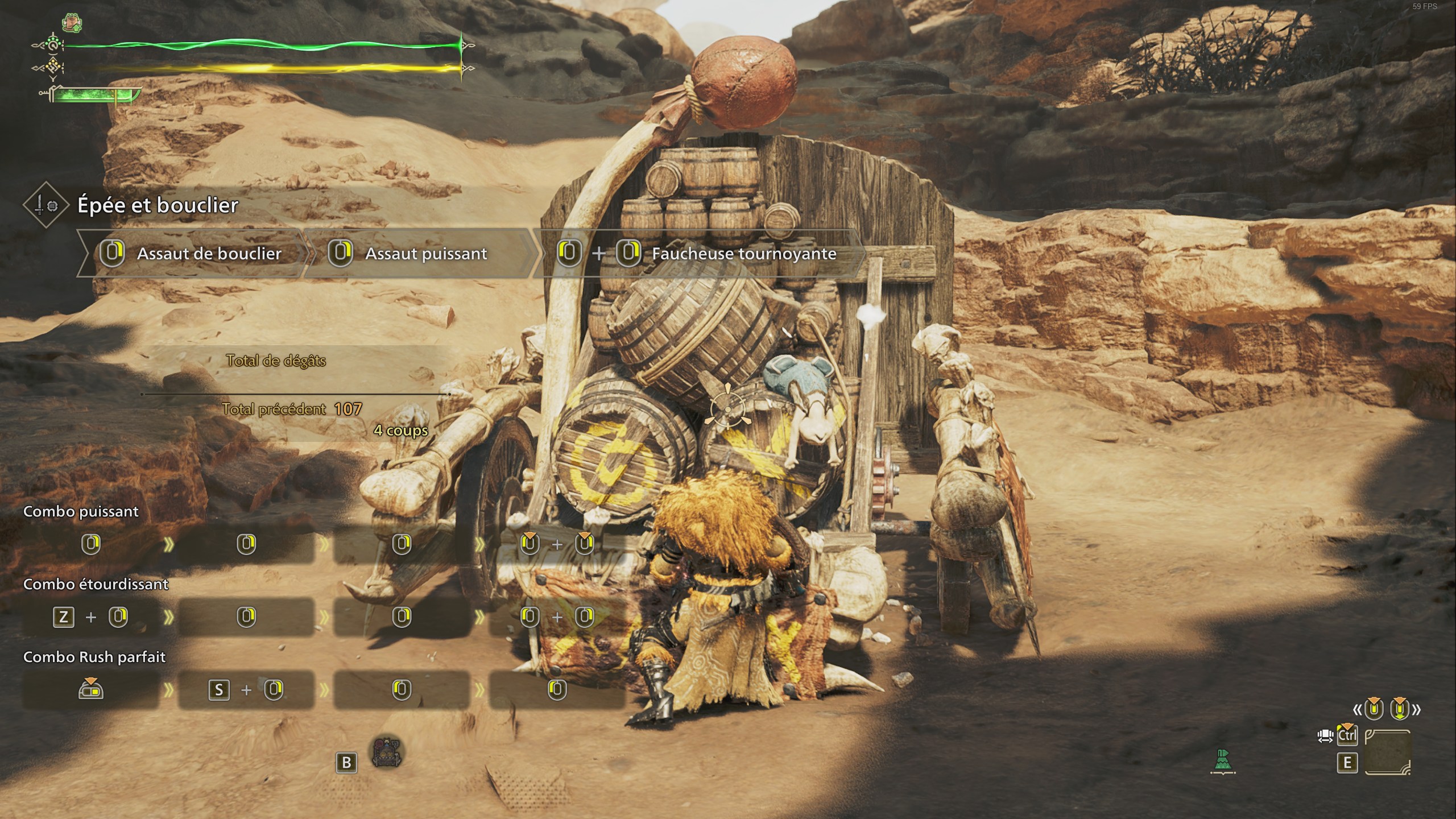This screenshot has height=819, width=1456.
Task: Click the empty item bar slot
Action: click(1387, 751)
